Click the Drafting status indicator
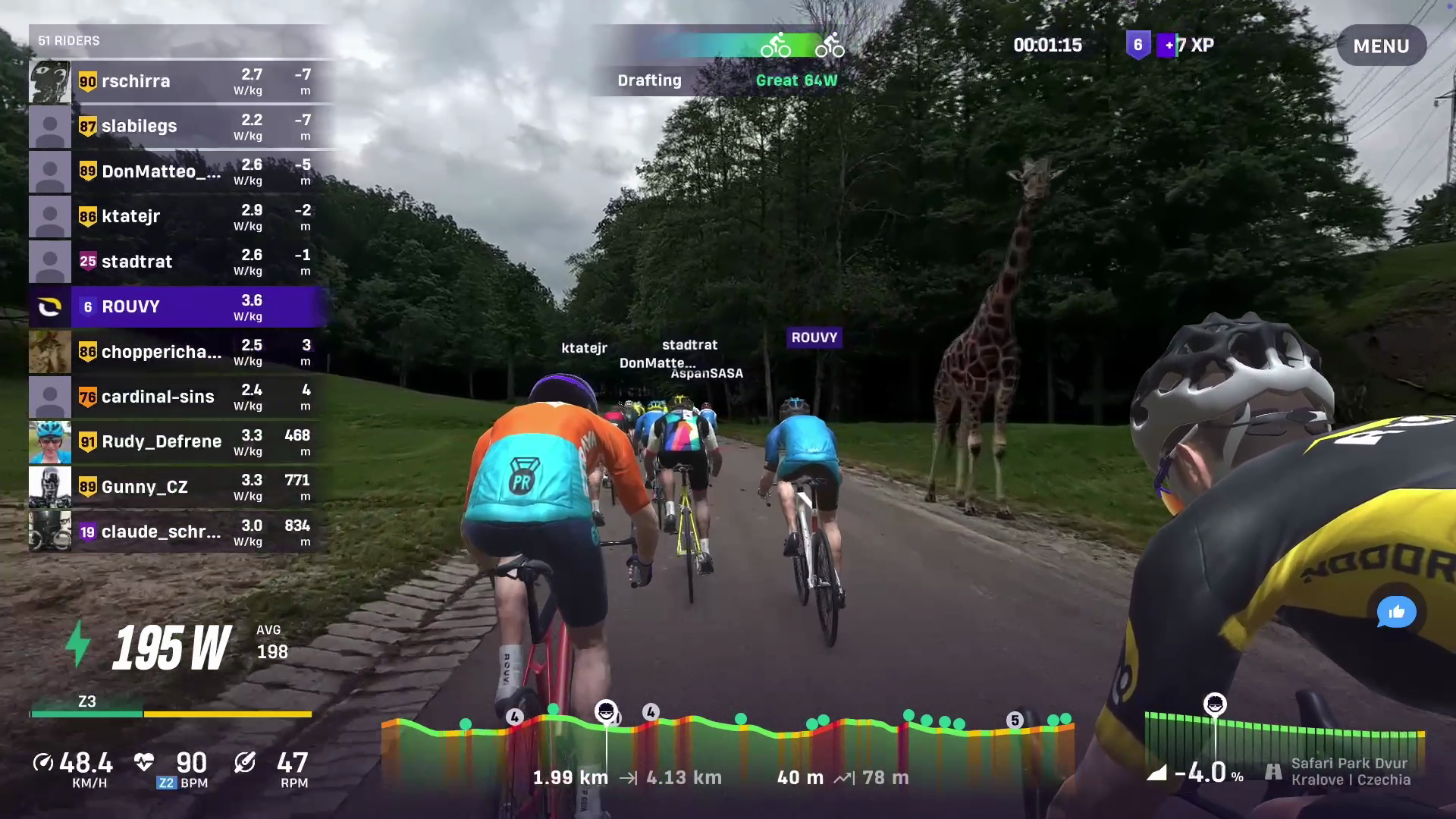 coord(649,80)
